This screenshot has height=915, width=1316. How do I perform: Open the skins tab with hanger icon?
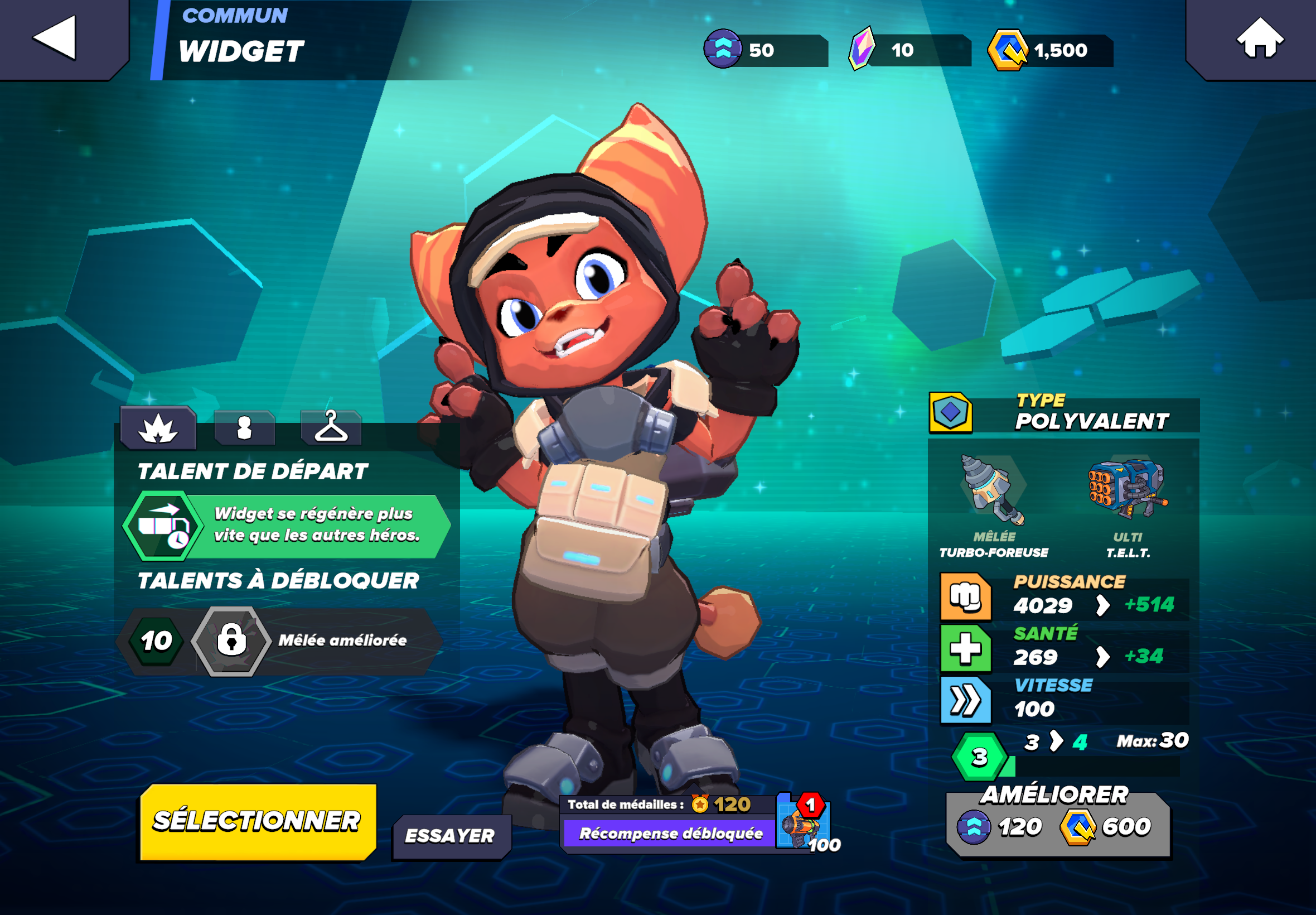(x=331, y=428)
